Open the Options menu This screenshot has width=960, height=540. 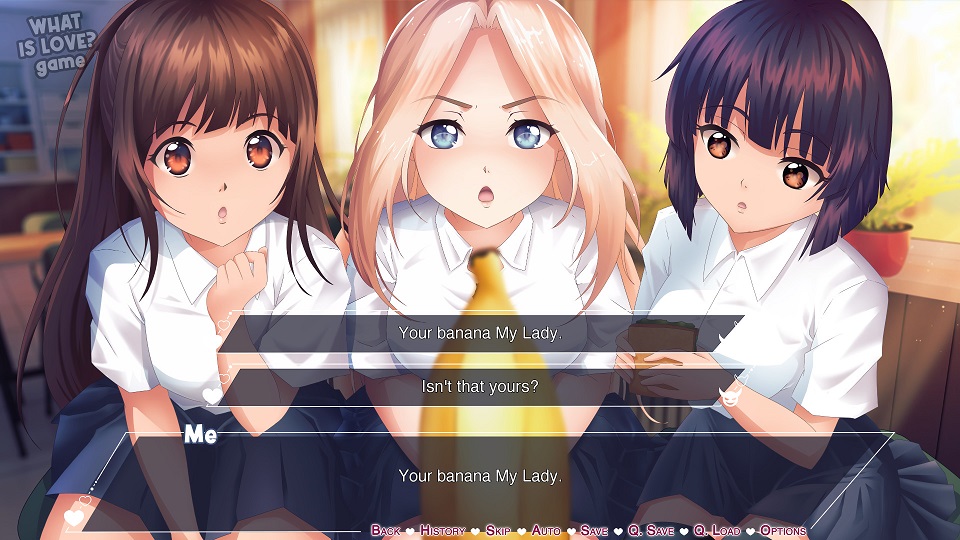click(x=782, y=530)
